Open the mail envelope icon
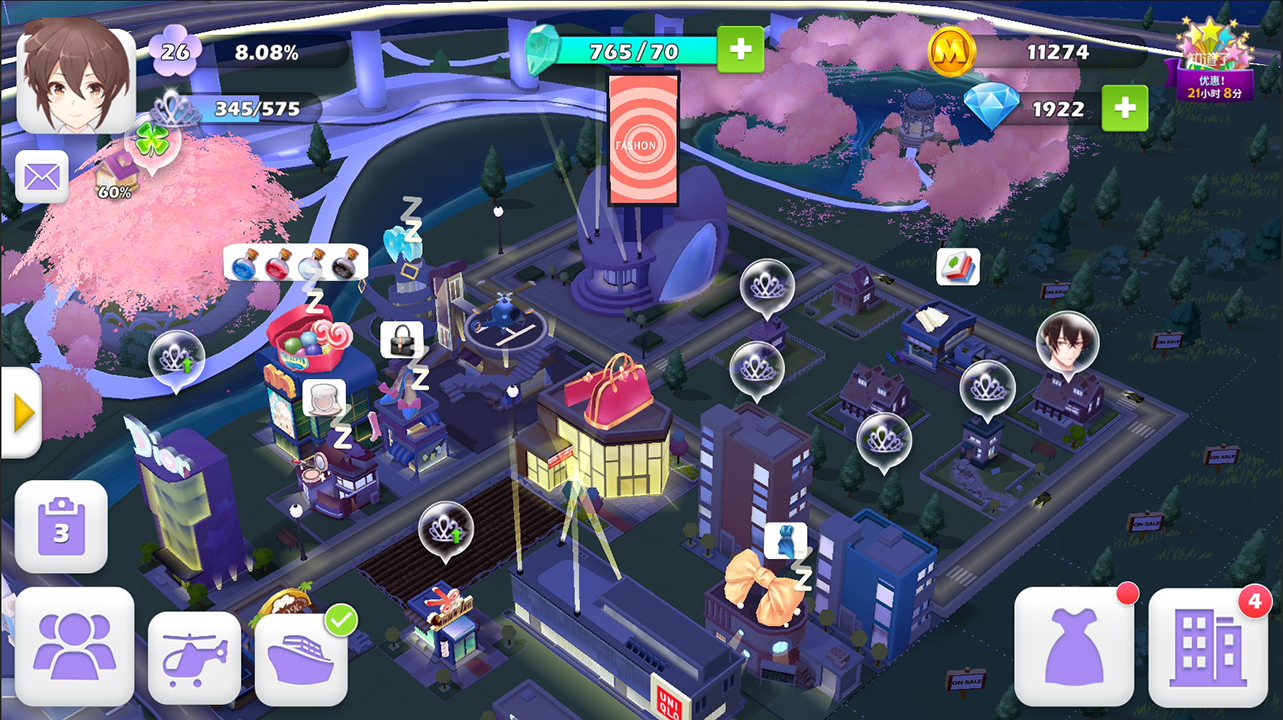The width and height of the screenshot is (1283, 720). [x=42, y=177]
